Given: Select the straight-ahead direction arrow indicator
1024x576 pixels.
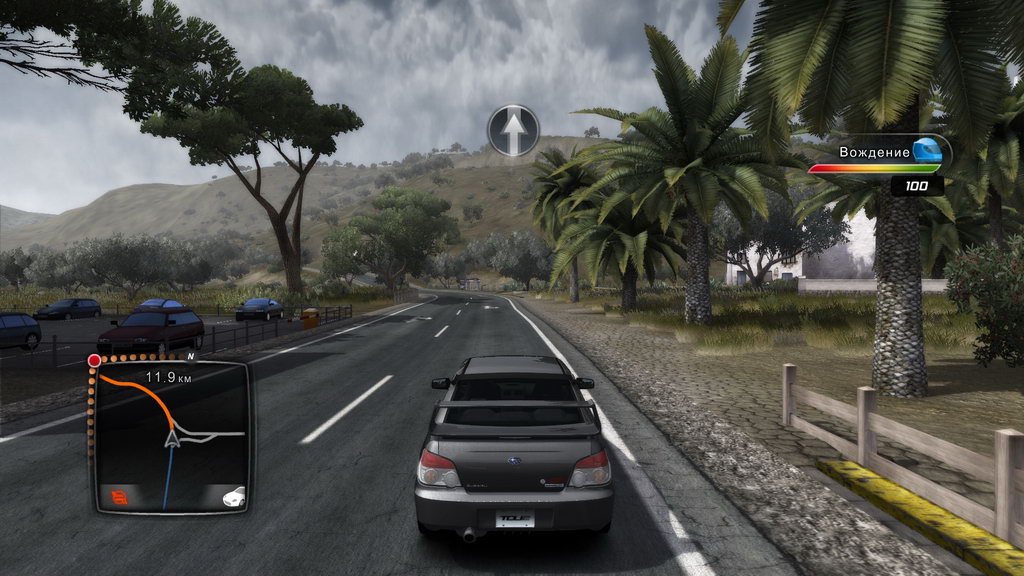Looking at the screenshot, I should [514, 130].
